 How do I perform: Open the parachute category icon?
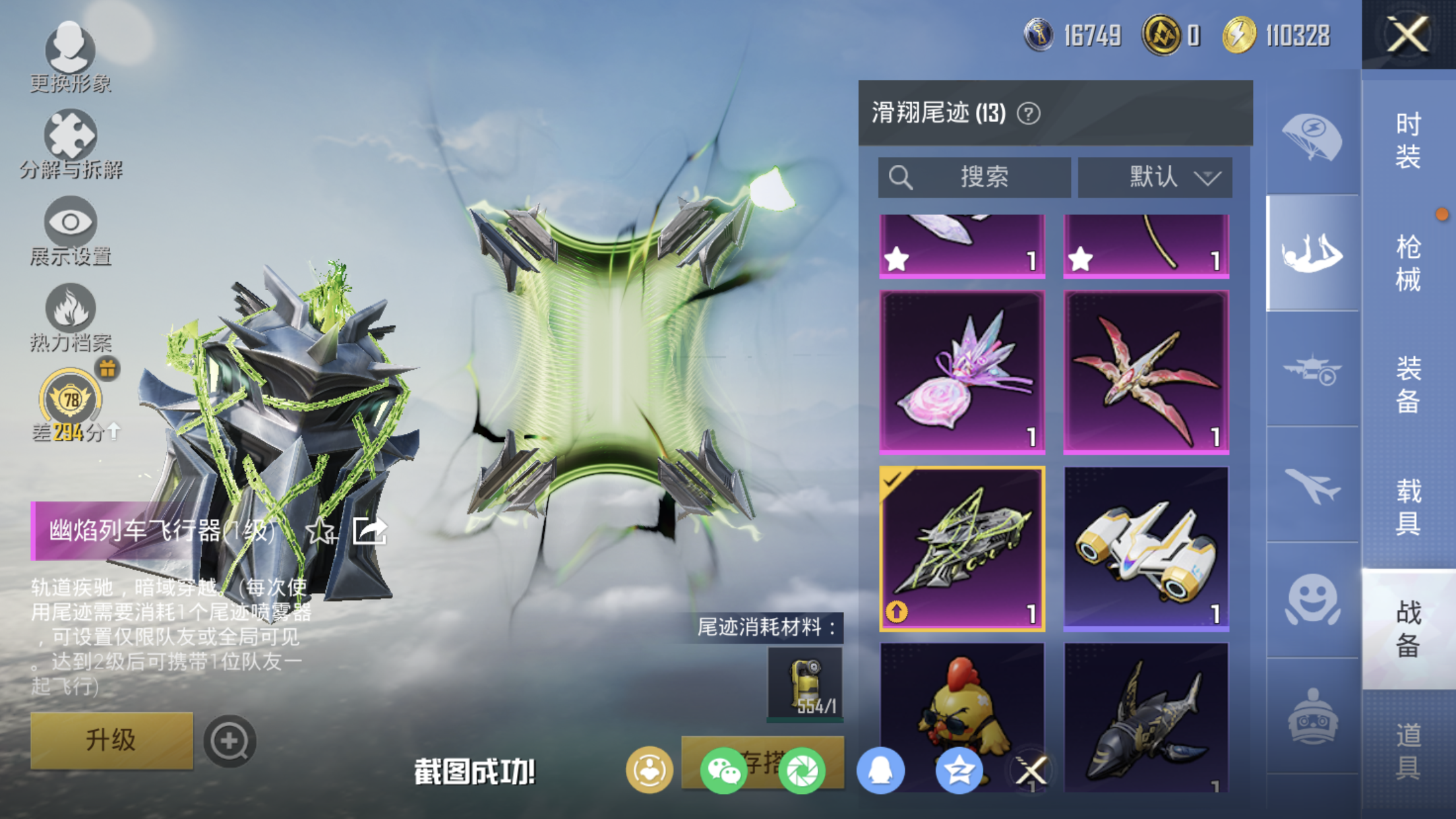tap(1312, 137)
